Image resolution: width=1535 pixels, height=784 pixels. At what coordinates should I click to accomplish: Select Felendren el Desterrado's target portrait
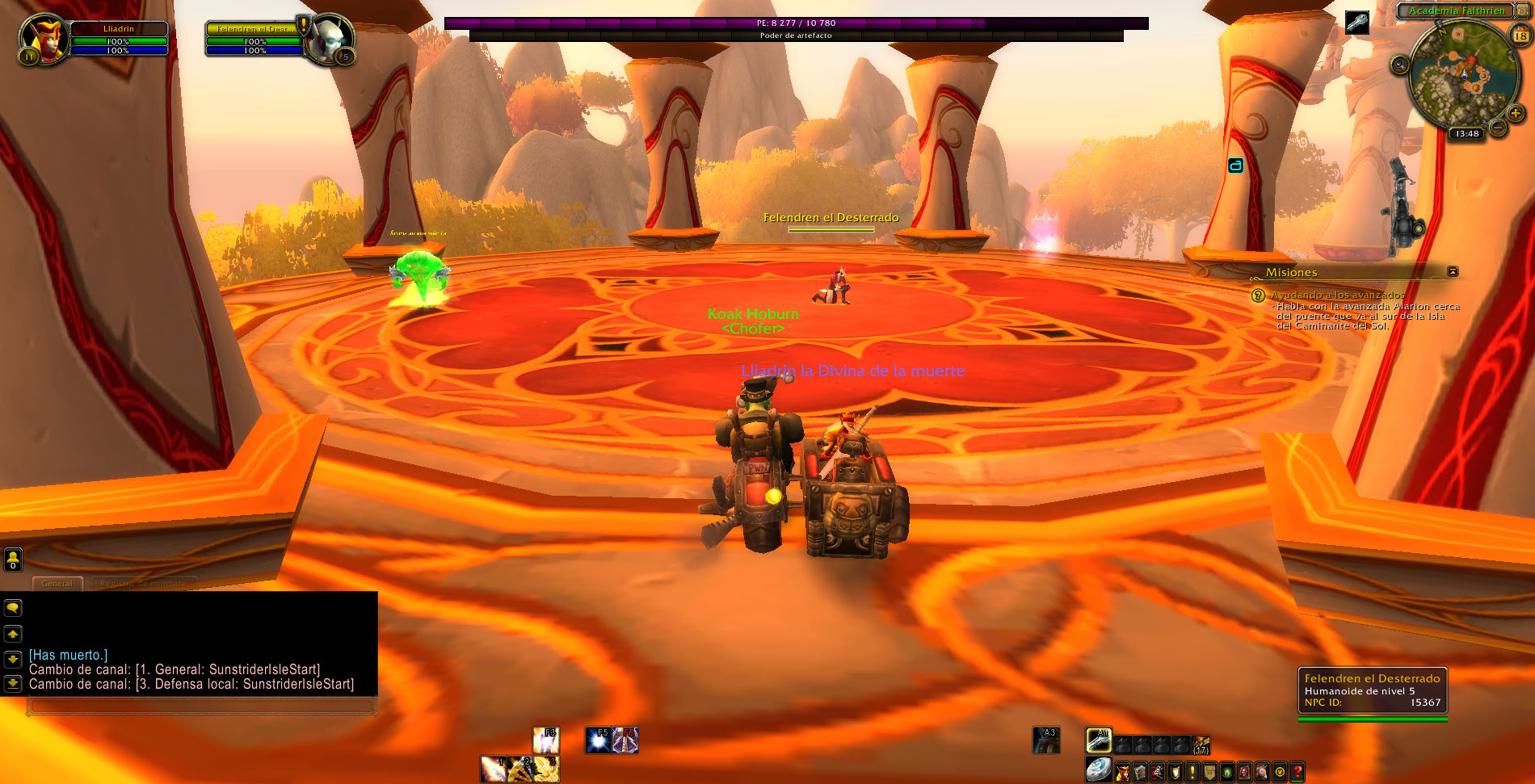pyautogui.click(x=330, y=37)
